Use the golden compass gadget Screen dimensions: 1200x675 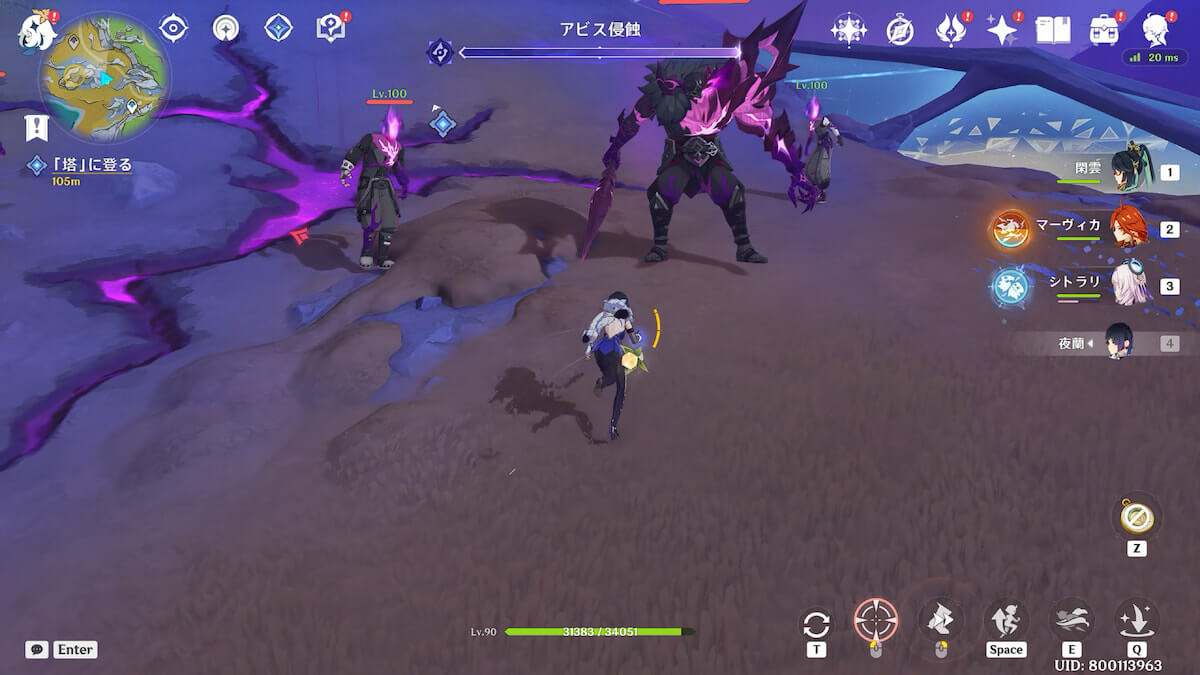pos(1137,516)
